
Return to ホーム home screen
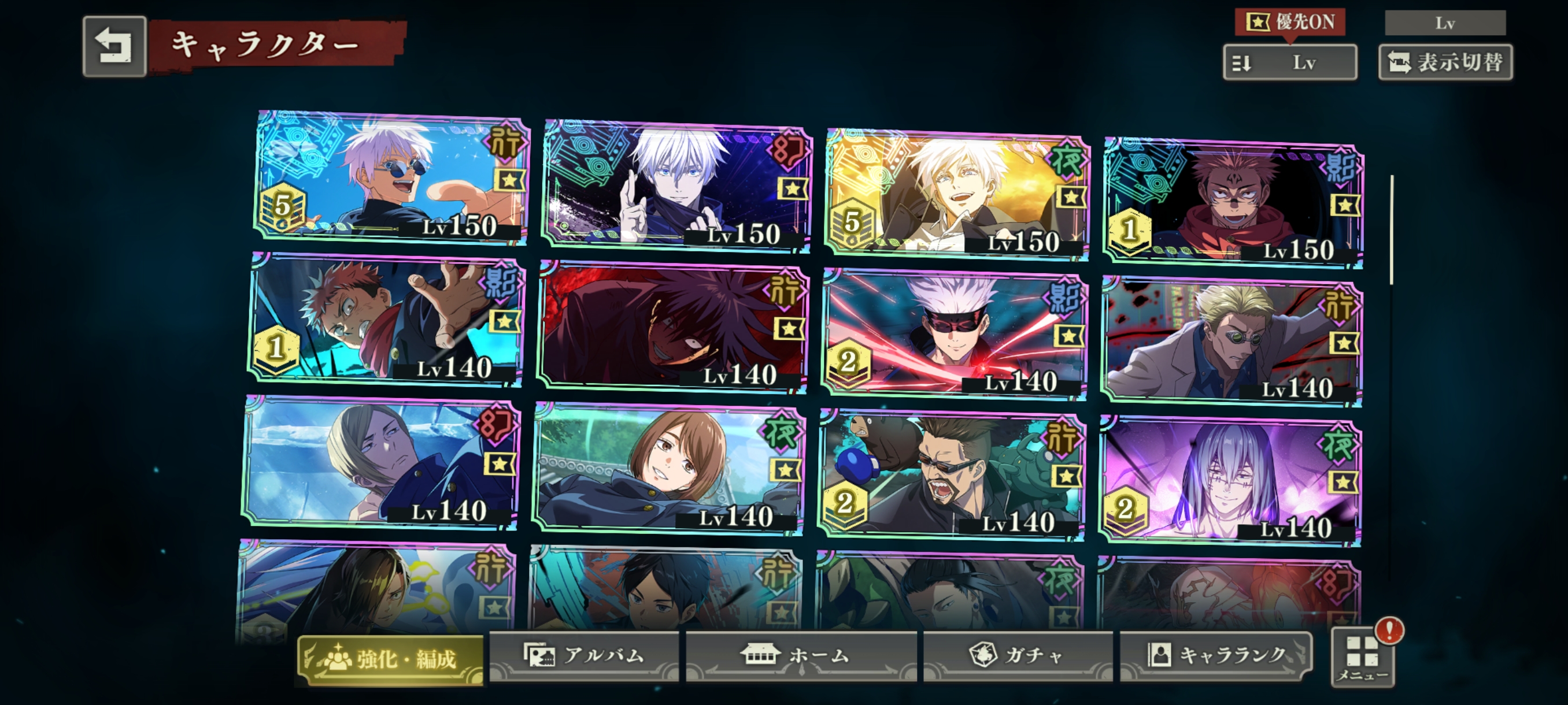[800, 655]
